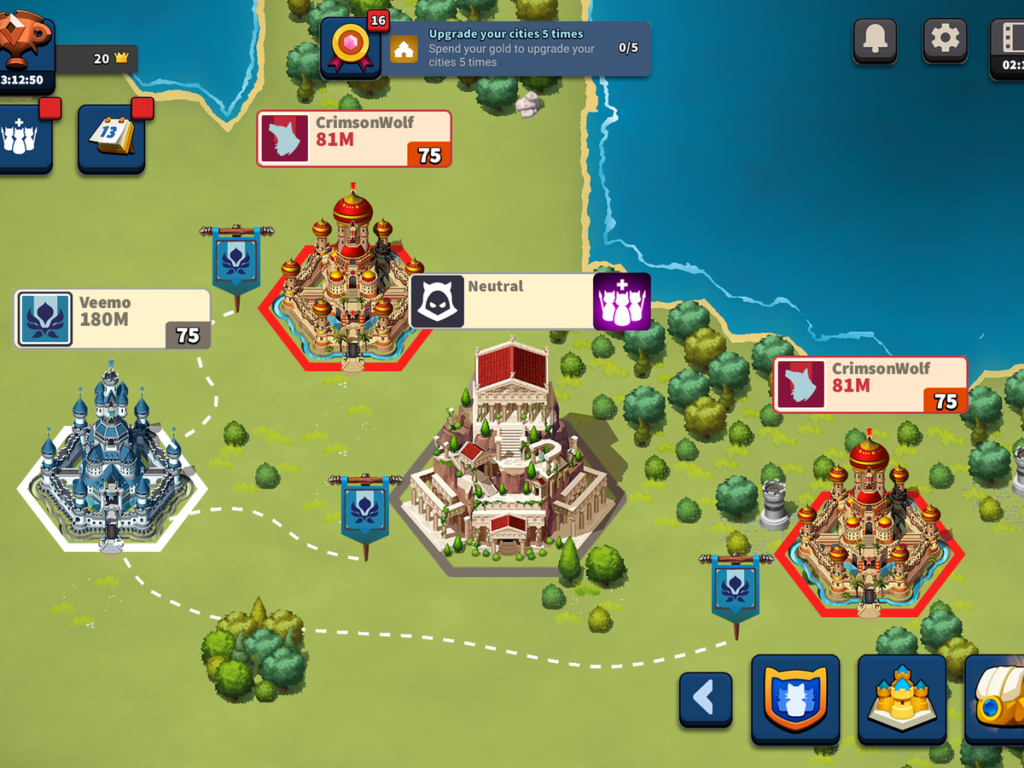Open the daily calendar button

click(112, 137)
